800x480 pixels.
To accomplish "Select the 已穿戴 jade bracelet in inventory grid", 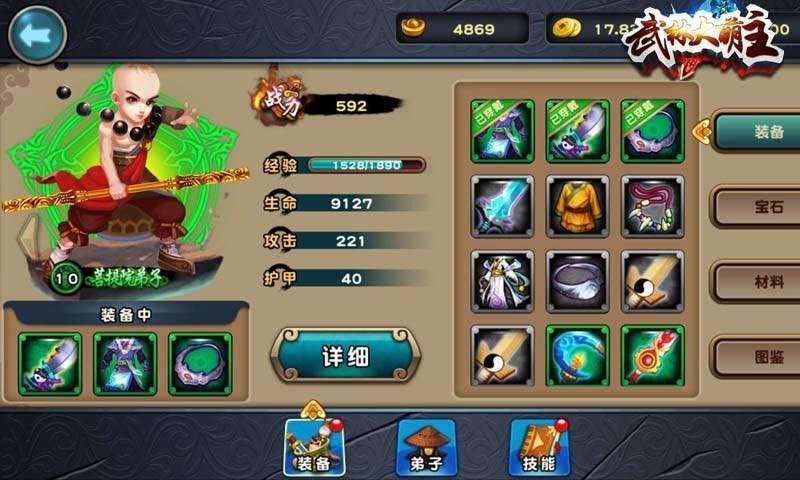I will coord(652,131).
